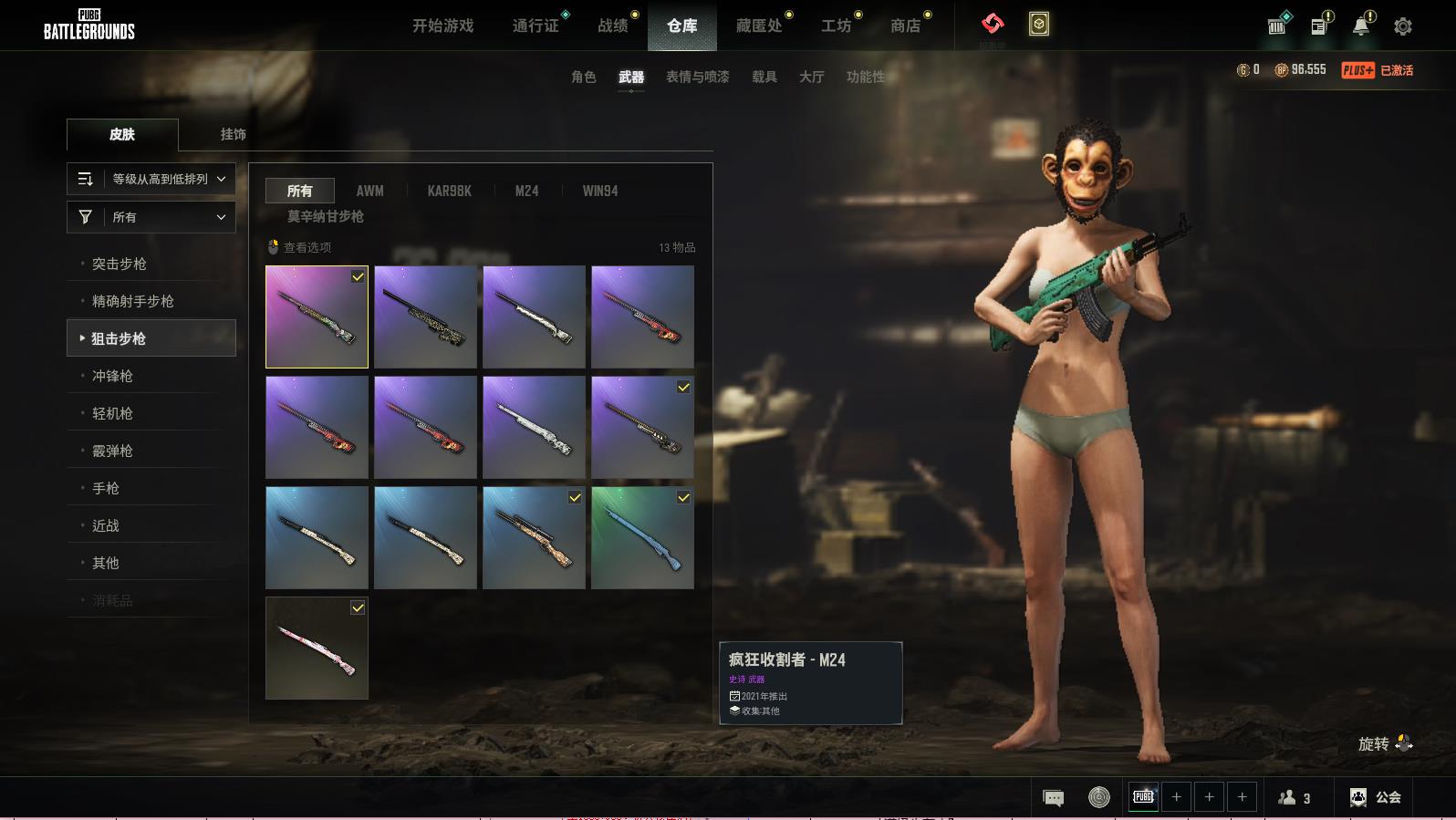Open the 等级从高到低排列 sort dropdown
The width and height of the screenshot is (1456, 820).
[151, 179]
